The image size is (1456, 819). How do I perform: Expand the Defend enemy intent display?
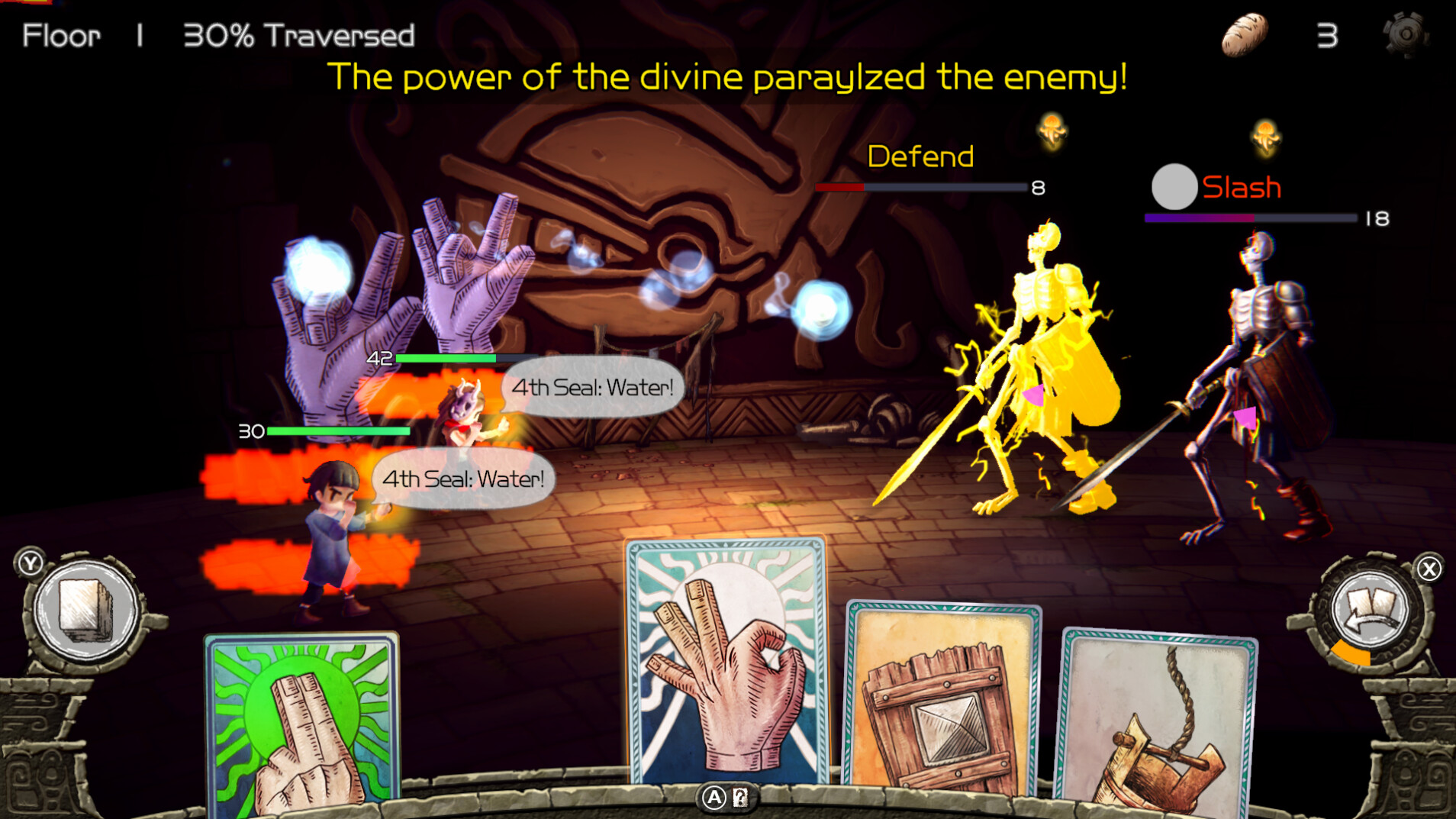(919, 156)
